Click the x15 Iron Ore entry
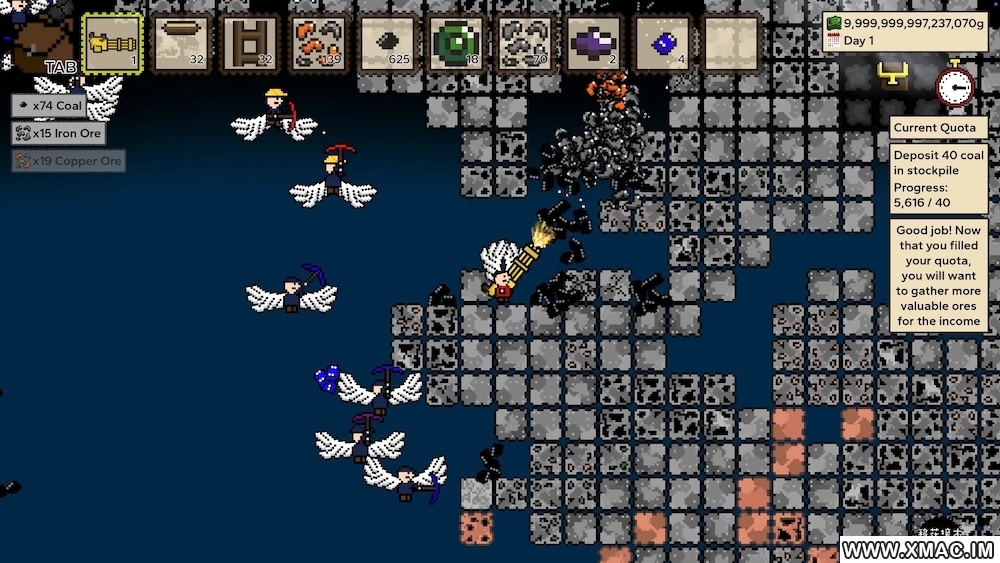The image size is (1000, 563). click(59, 133)
